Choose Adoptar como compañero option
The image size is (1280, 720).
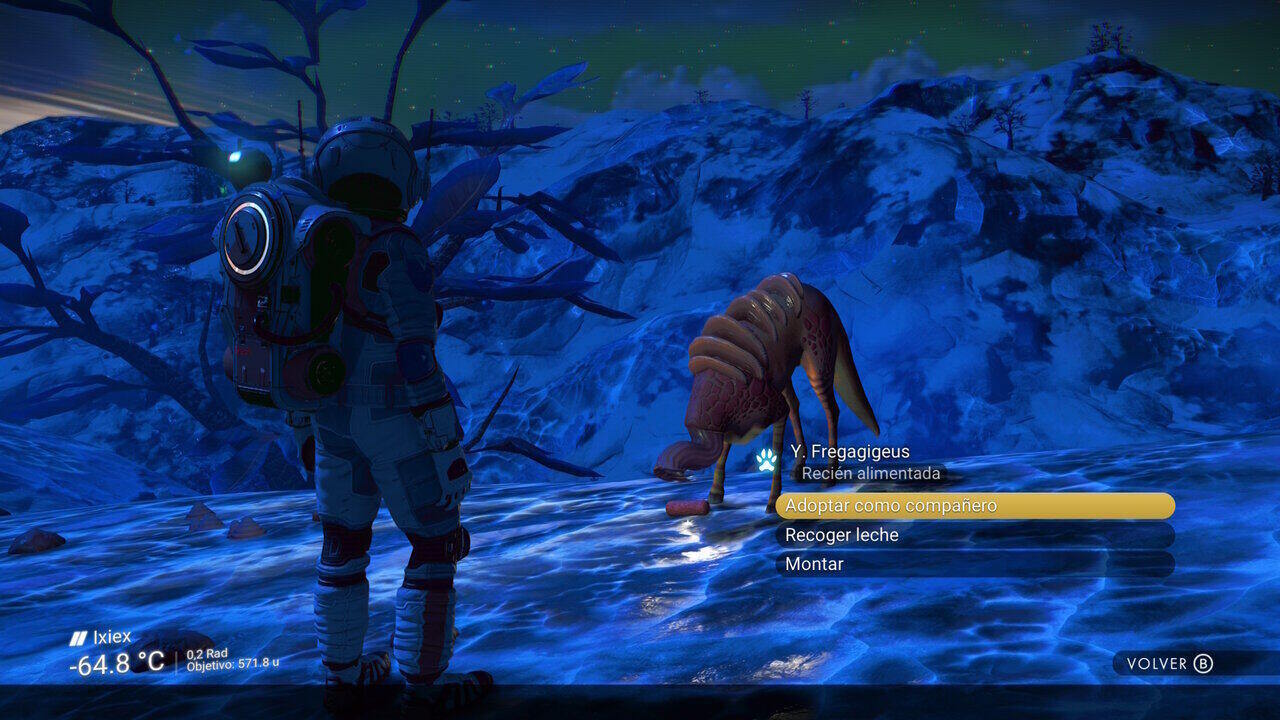(973, 506)
